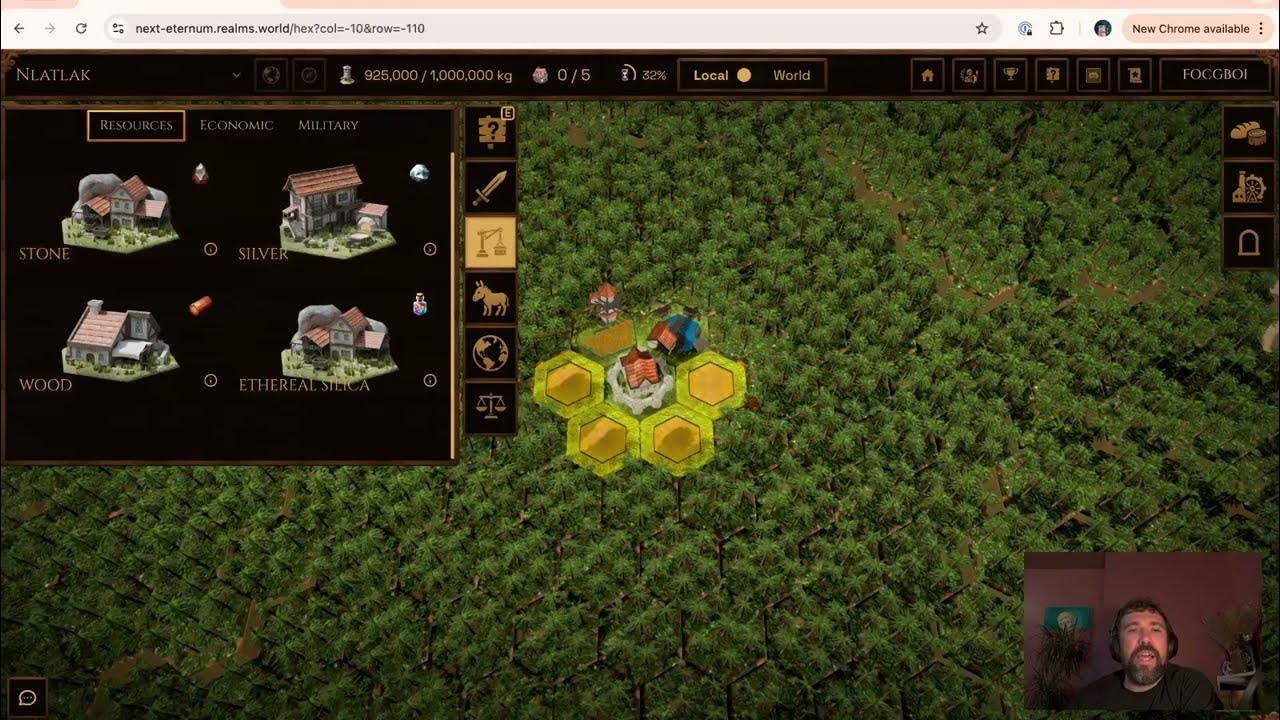Switch to the Economic buildings tab
The height and width of the screenshot is (720, 1280).
coord(236,125)
